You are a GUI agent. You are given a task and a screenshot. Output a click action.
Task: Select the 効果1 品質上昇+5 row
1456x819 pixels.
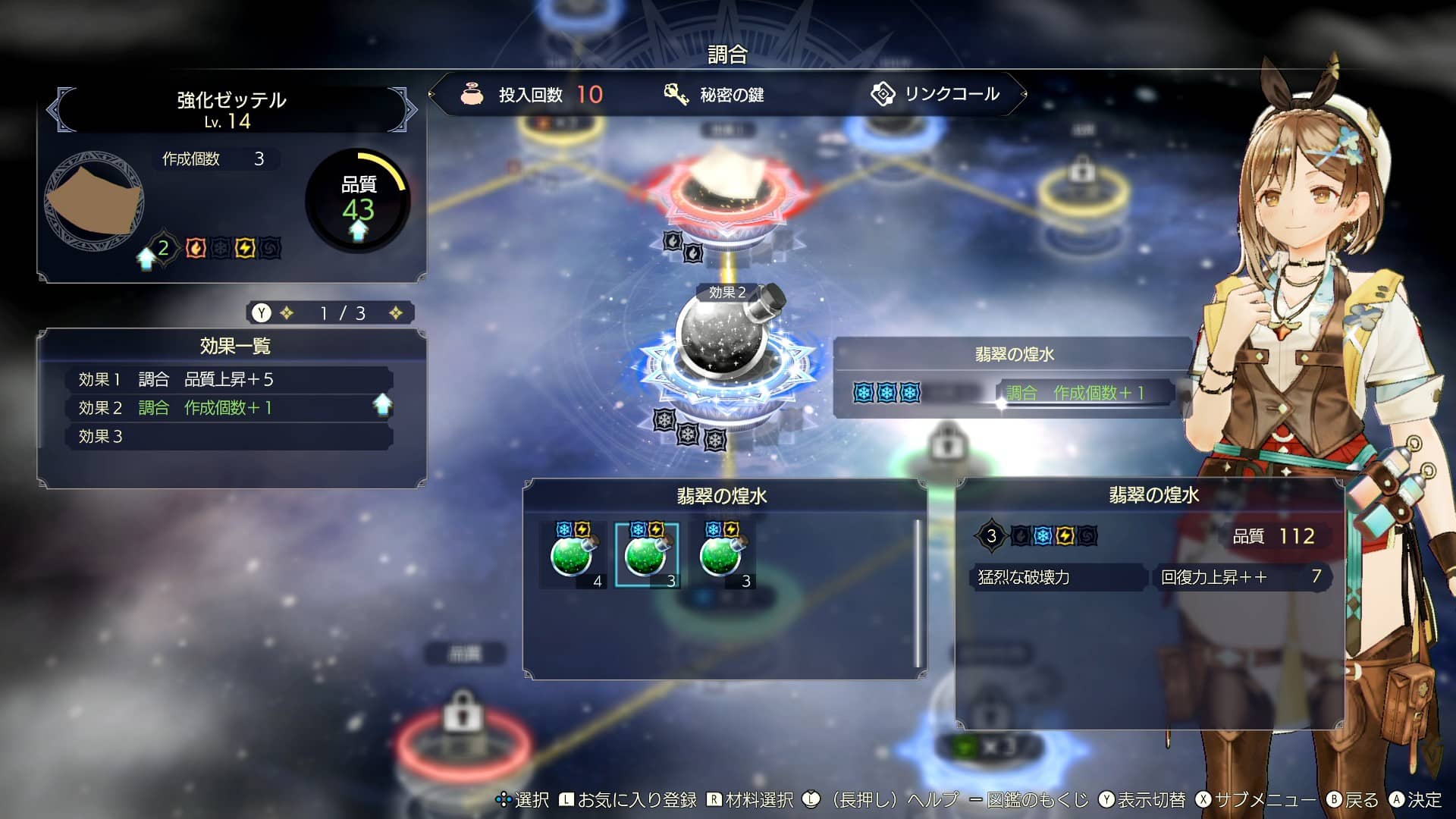[228, 379]
